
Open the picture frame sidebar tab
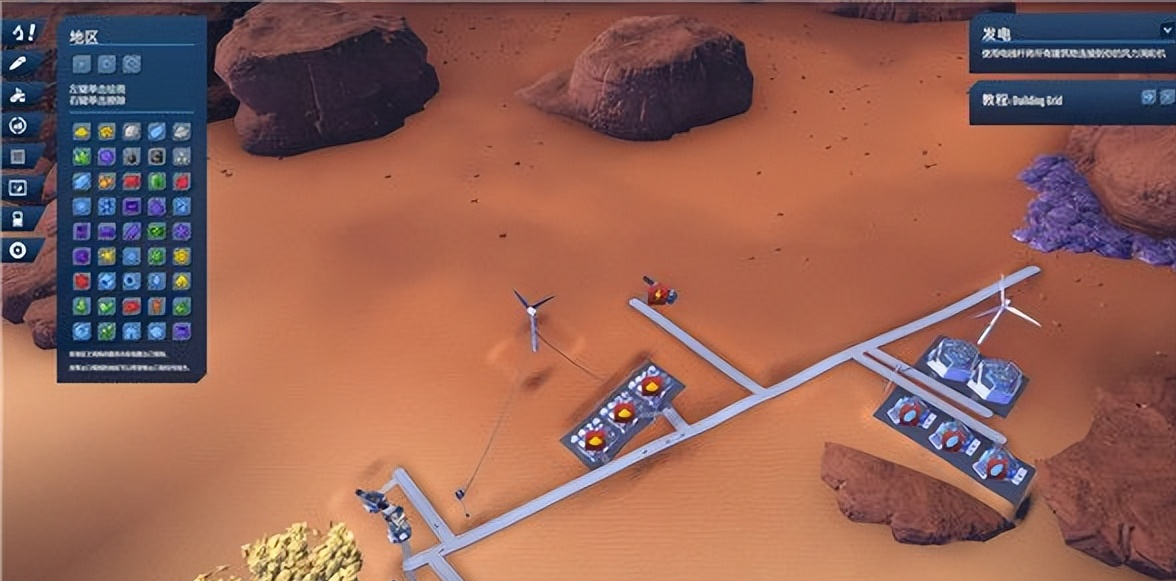21,188
